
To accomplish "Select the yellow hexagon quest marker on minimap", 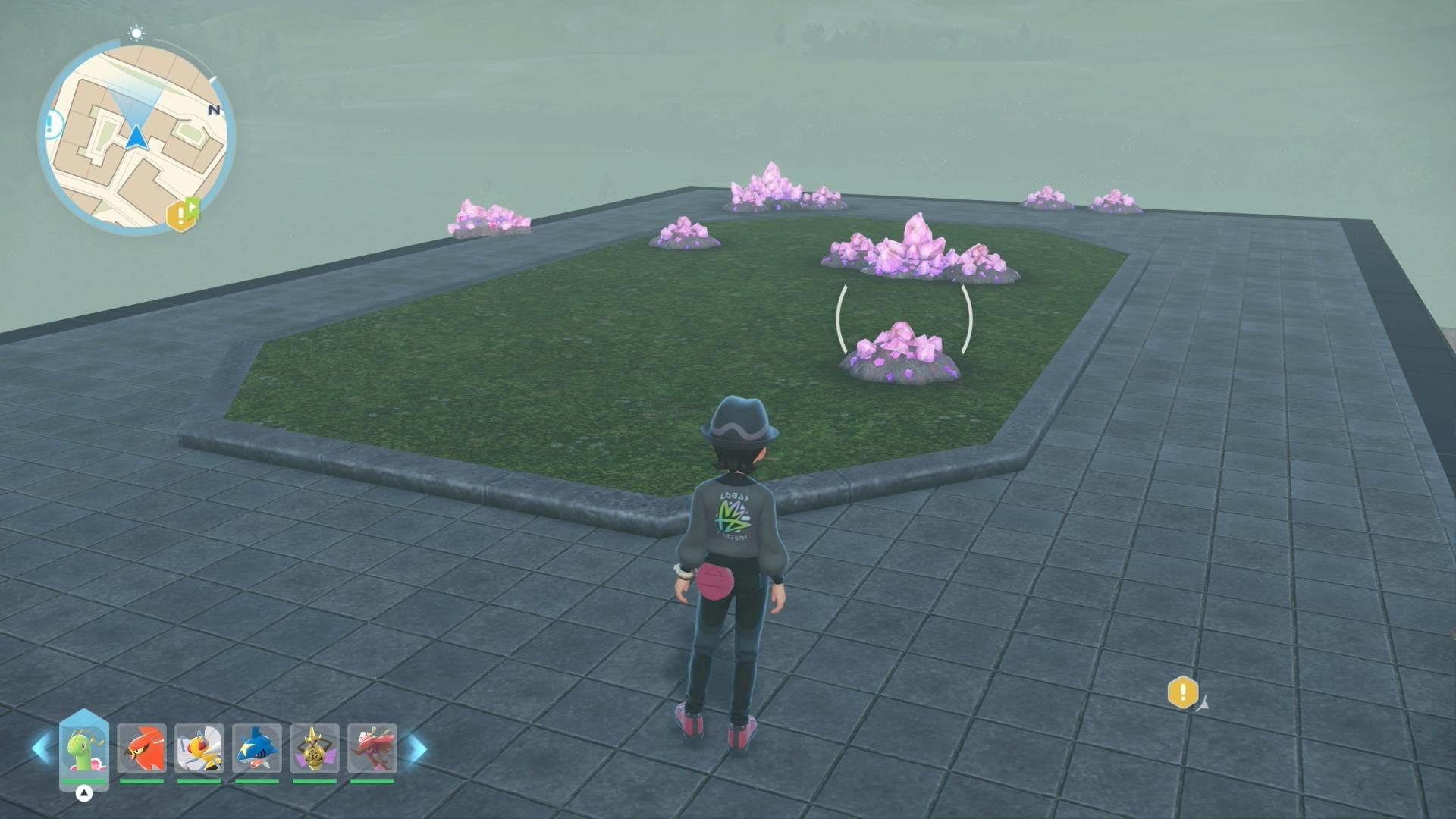I will [181, 215].
